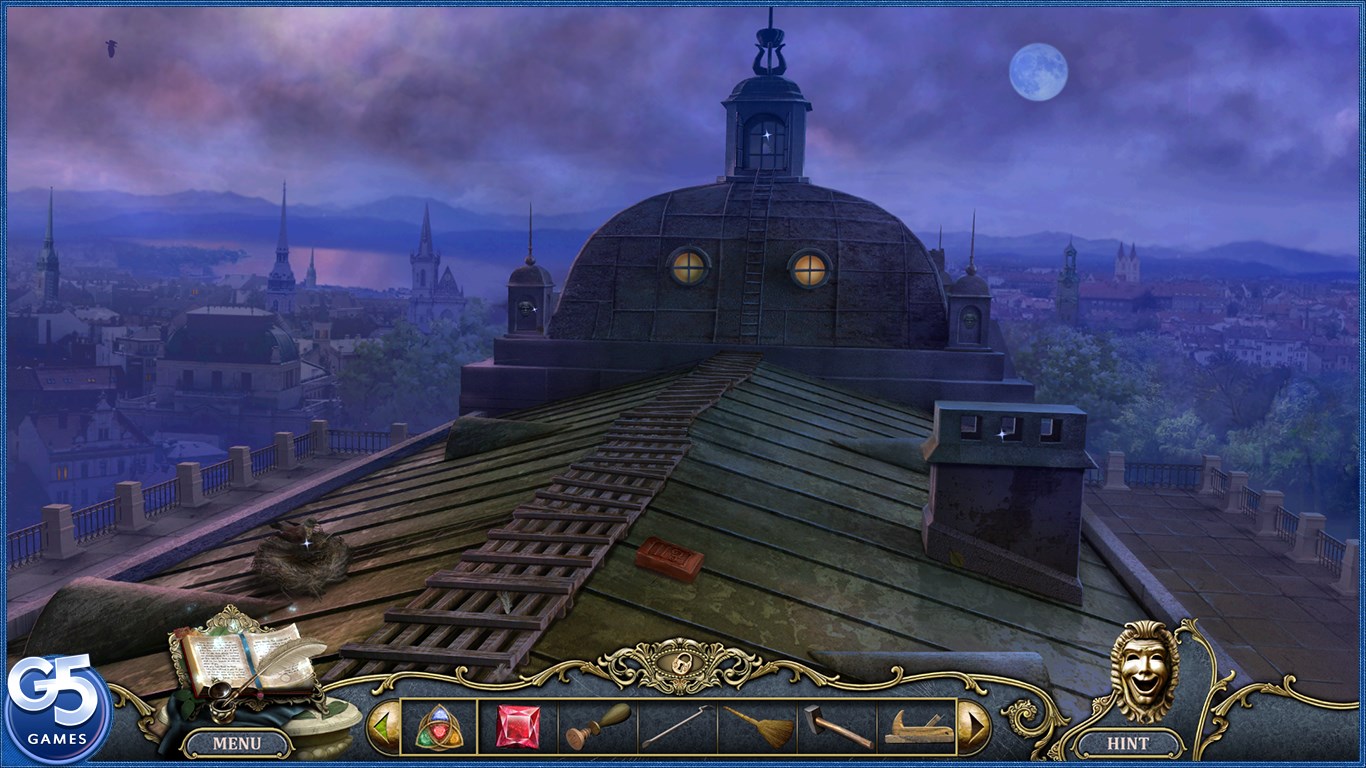
Task: Select the wood plane tool slot
Action: [x=917, y=727]
